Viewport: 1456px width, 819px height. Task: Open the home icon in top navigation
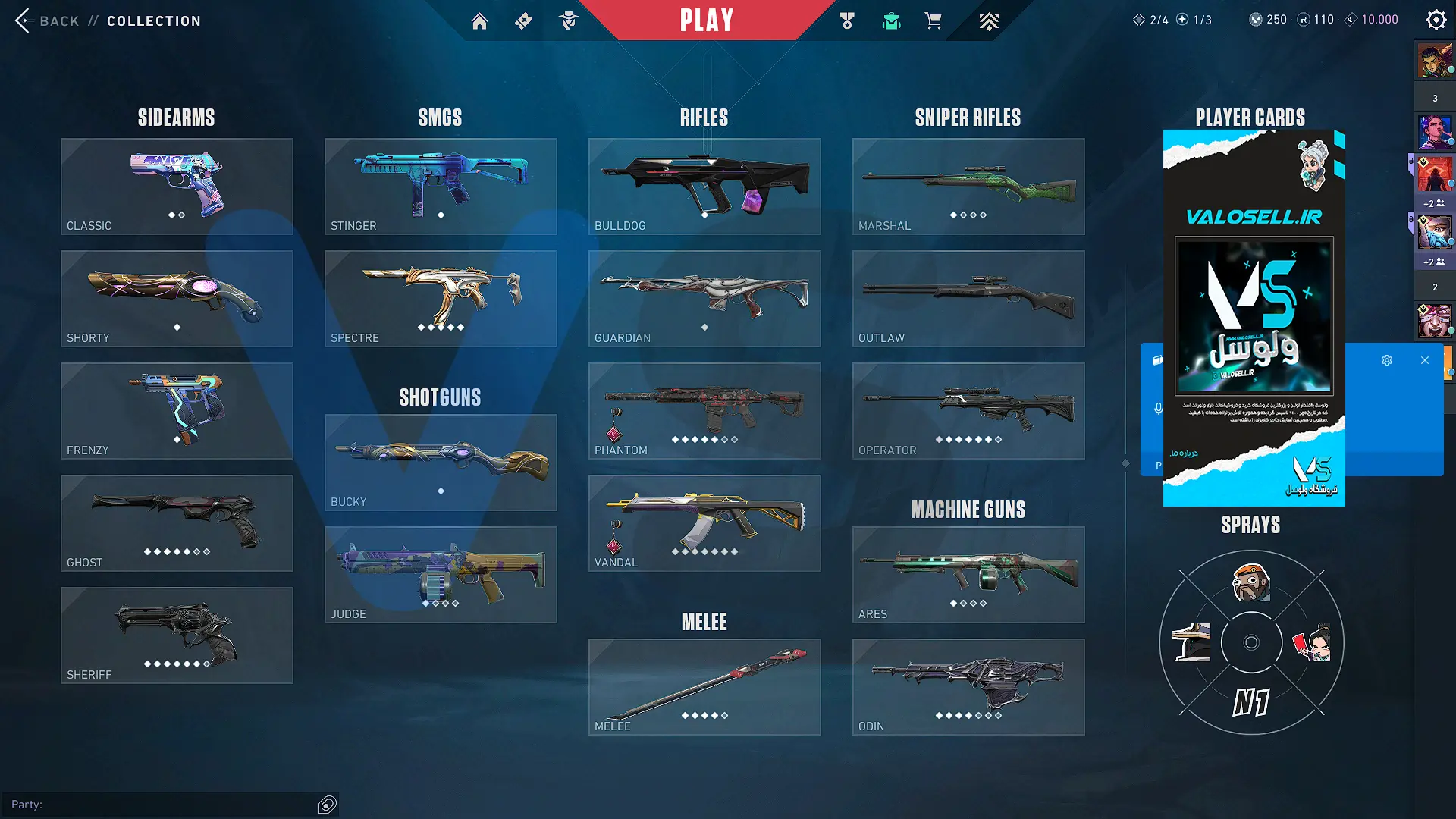pos(479,21)
